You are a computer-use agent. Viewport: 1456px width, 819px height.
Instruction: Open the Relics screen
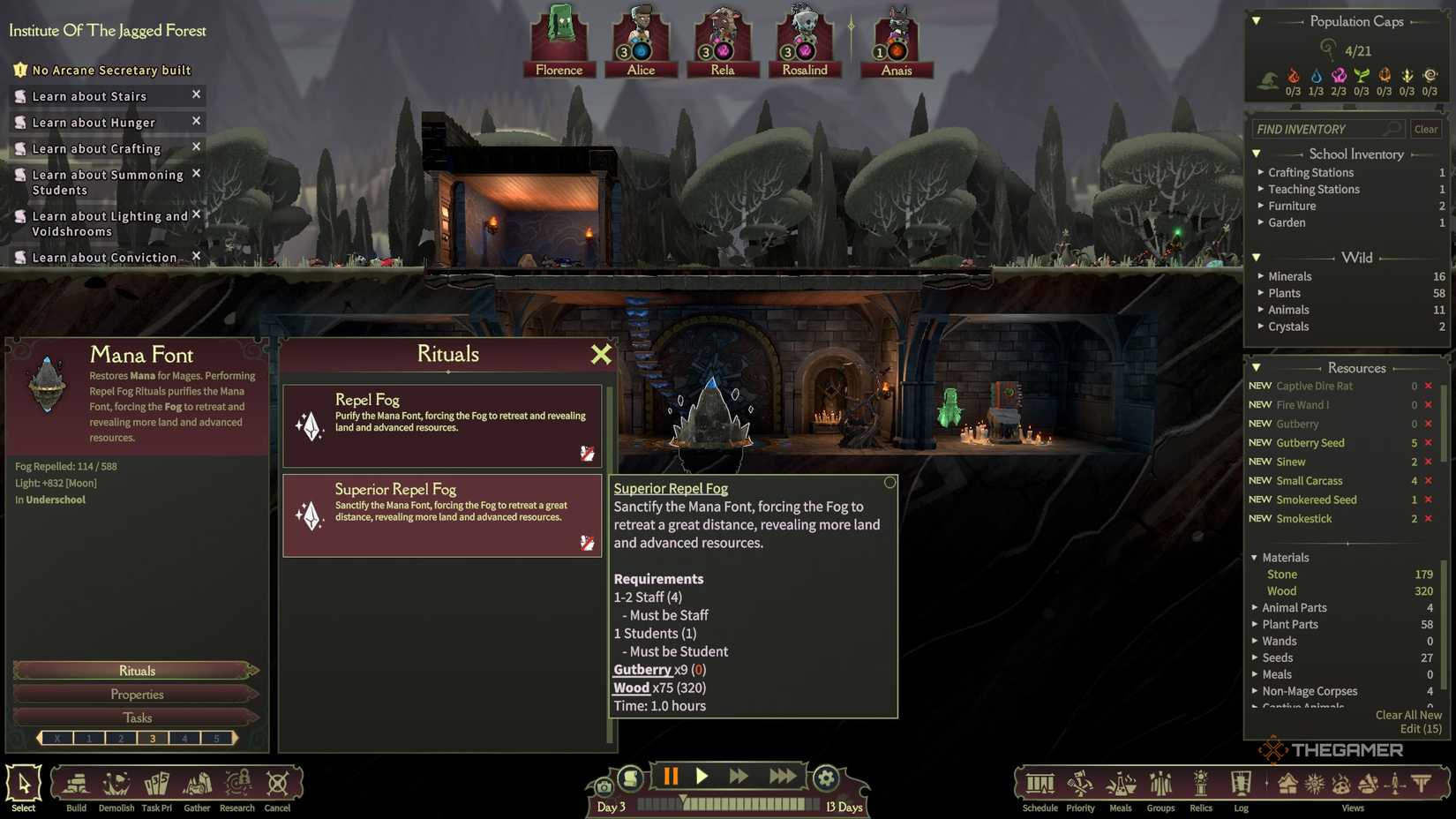point(1201,787)
